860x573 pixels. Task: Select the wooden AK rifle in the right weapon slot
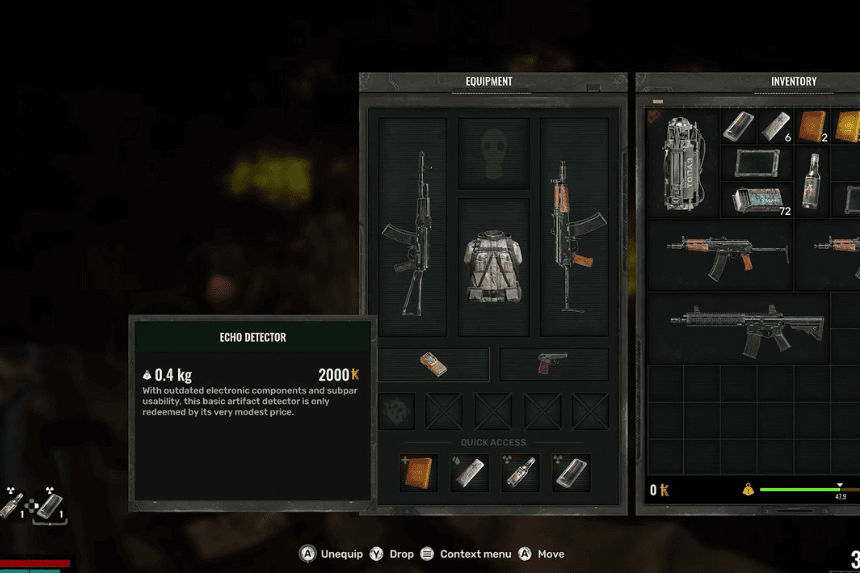(x=574, y=228)
